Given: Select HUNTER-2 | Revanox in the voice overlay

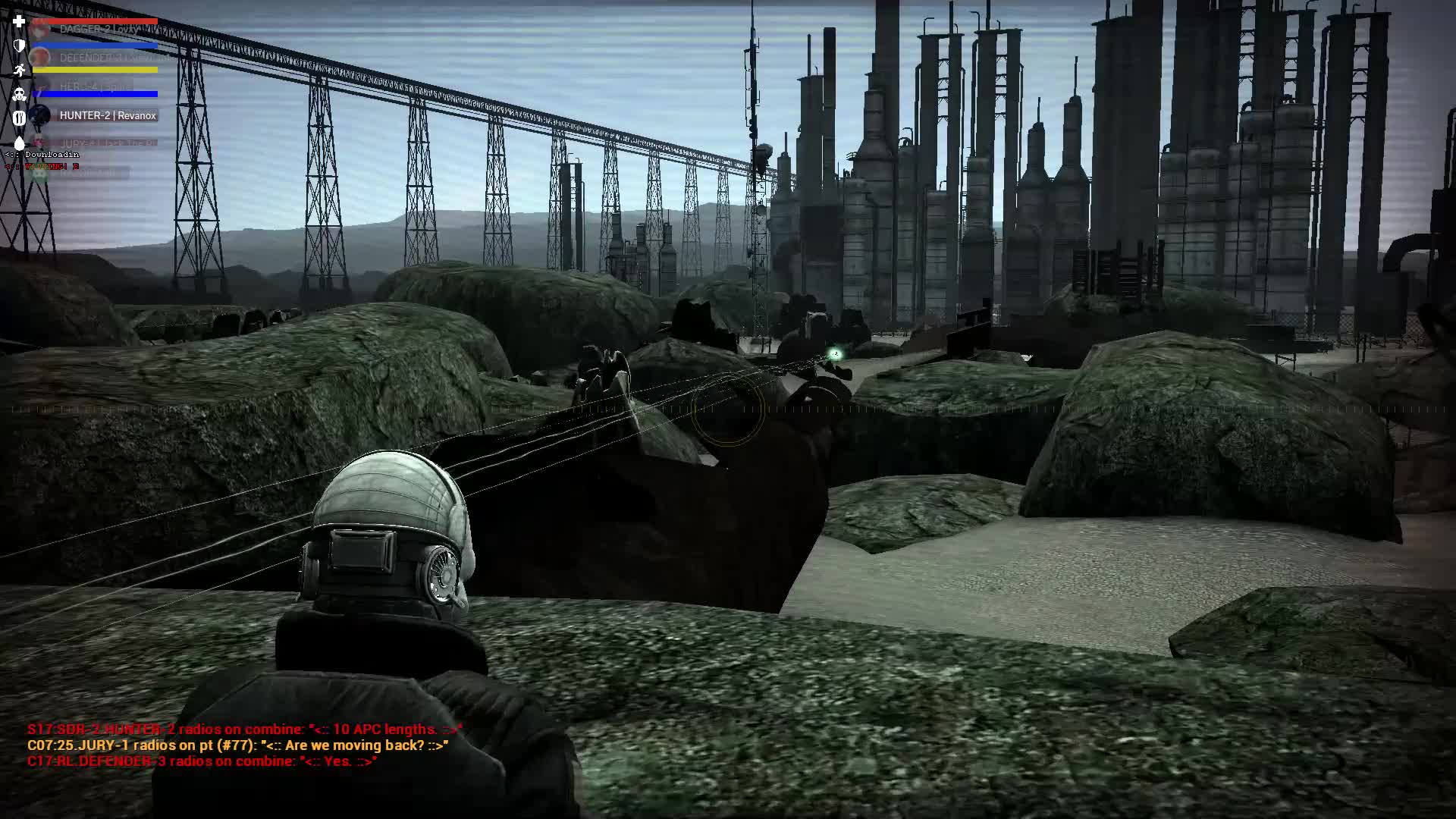Looking at the screenshot, I should click(107, 115).
